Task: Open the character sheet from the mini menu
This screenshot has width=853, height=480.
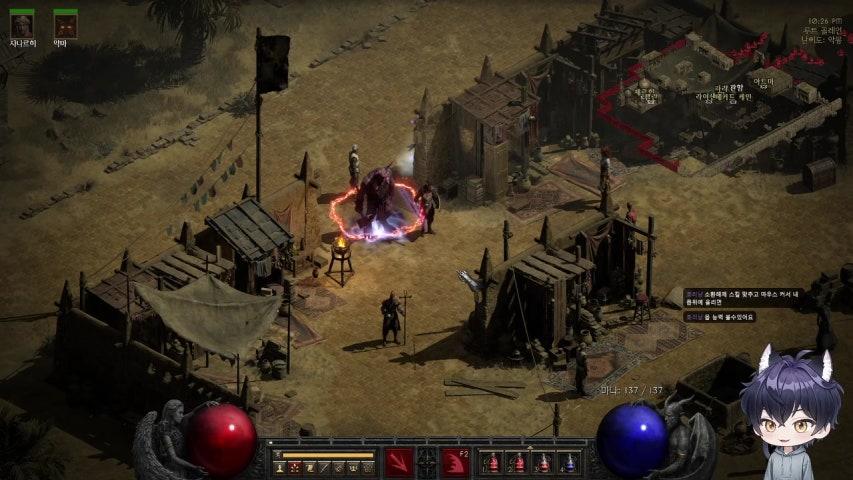Action: point(280,467)
